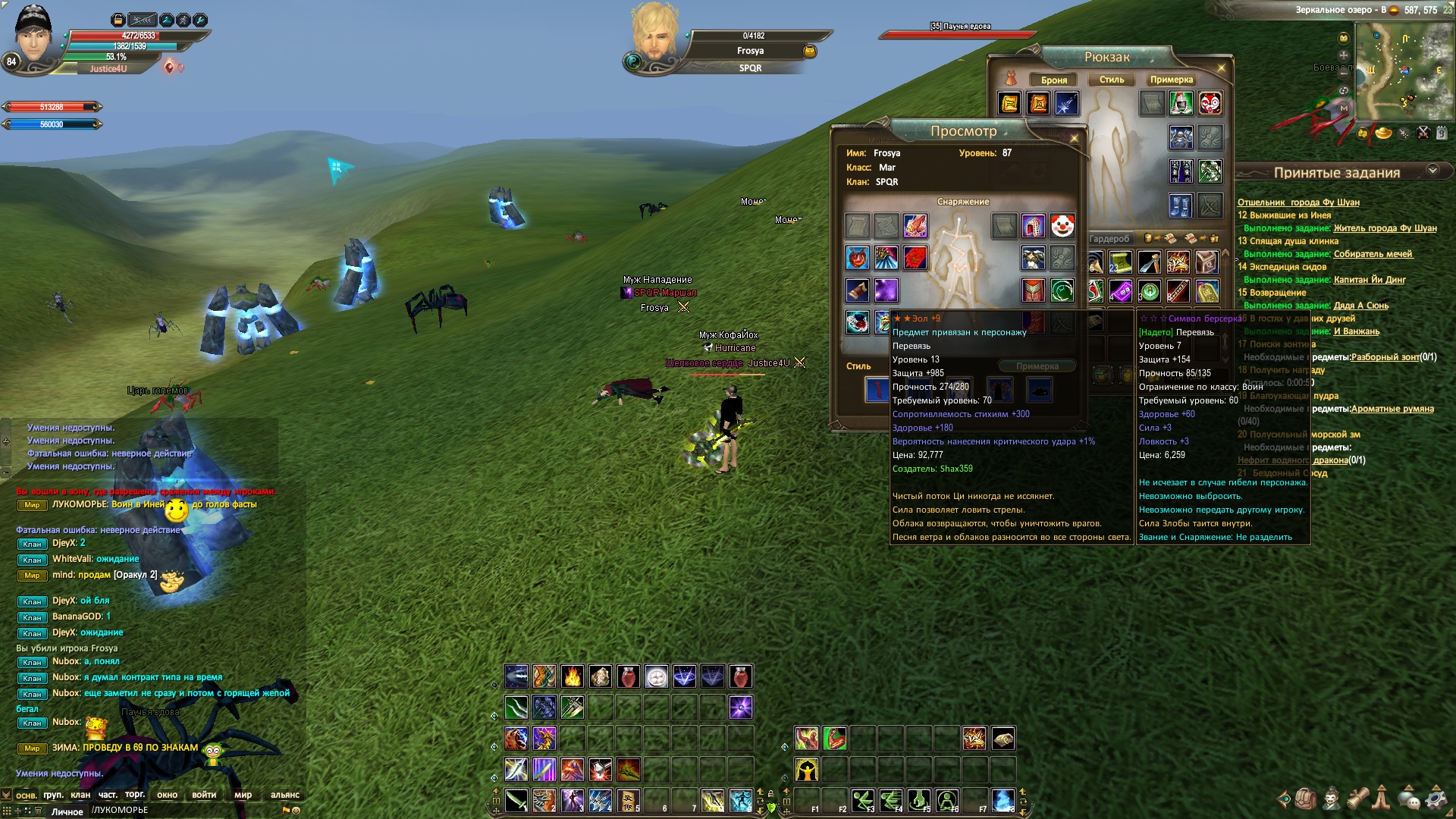Activate the flame skill on the hotbar
The width and height of the screenshot is (1456, 819).
[573, 676]
